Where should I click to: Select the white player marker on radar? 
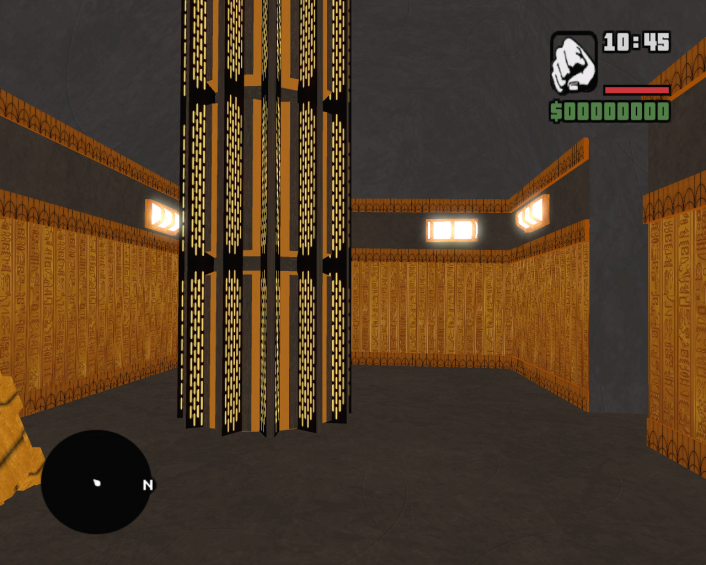(x=98, y=483)
